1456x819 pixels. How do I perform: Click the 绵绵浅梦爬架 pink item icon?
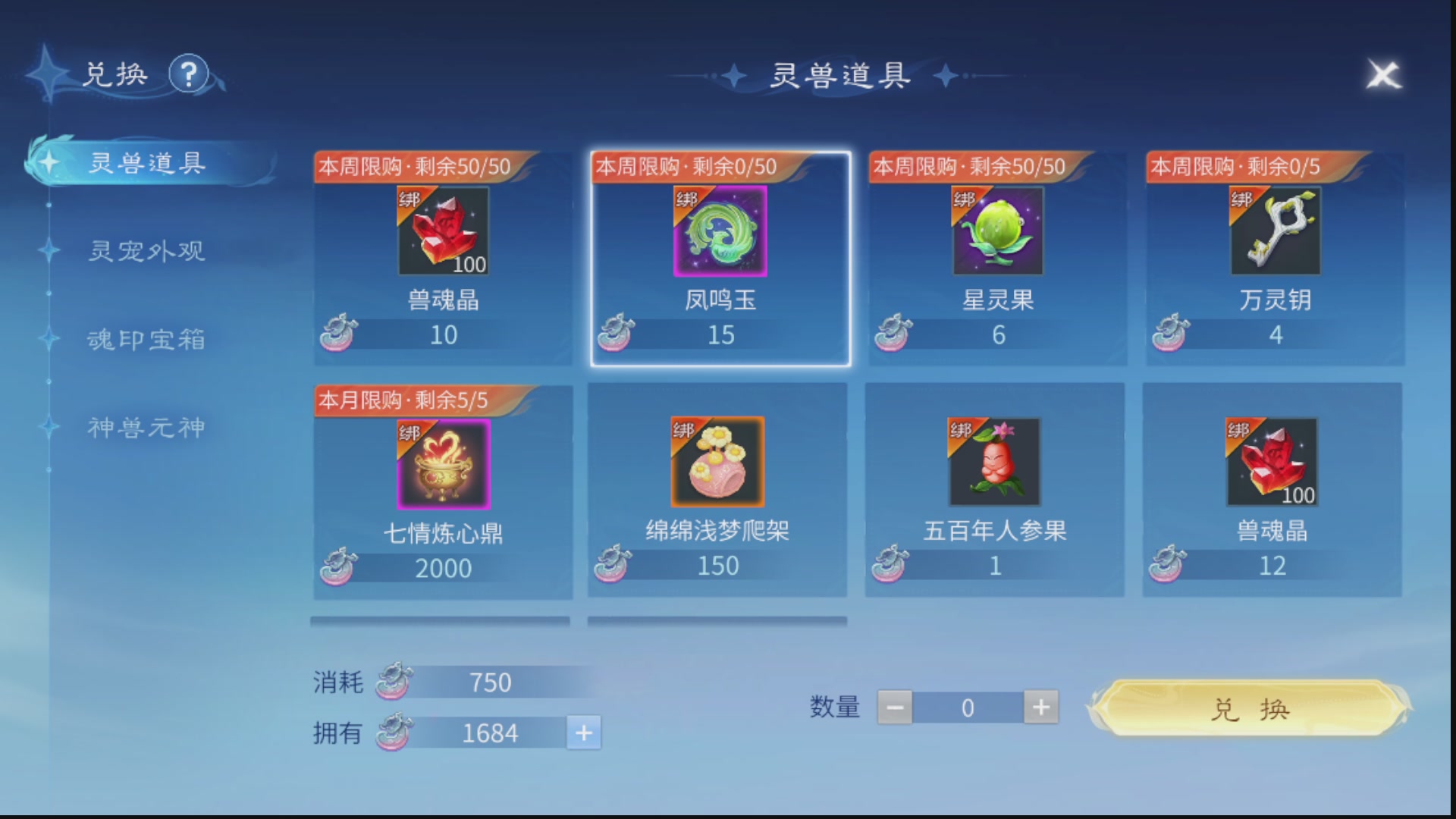(x=719, y=464)
